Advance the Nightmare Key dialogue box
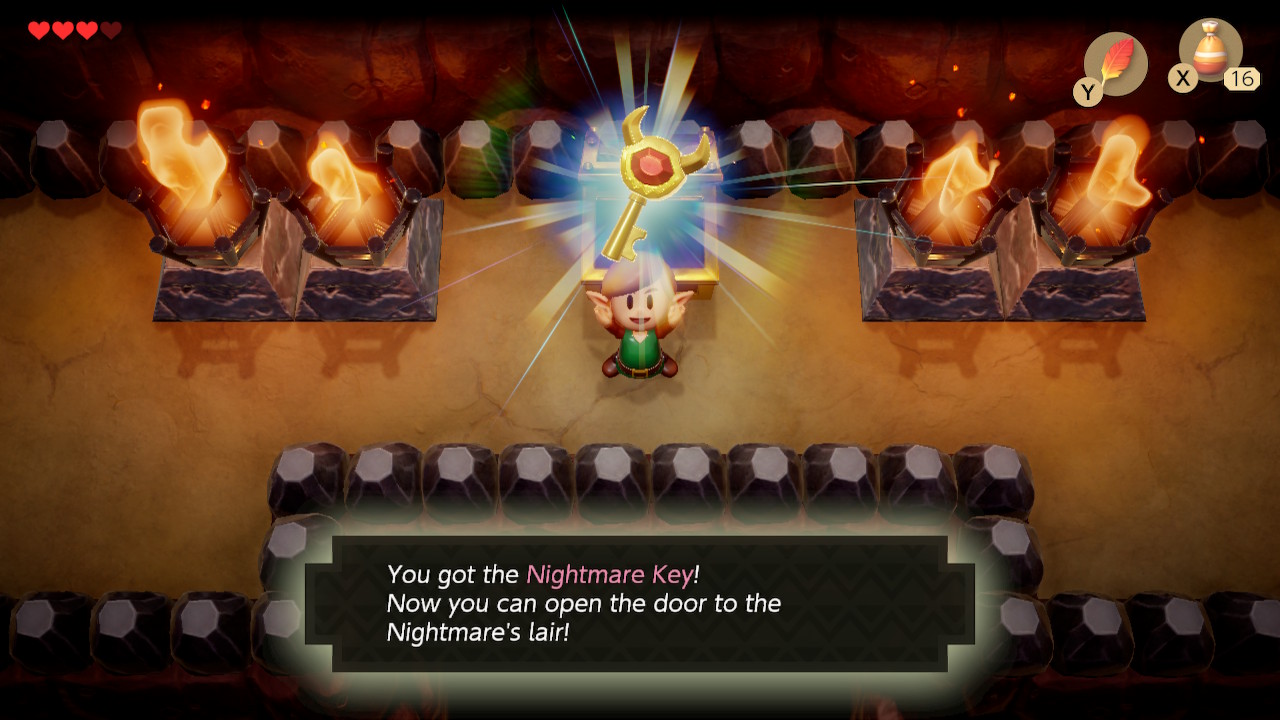 [x=640, y=603]
